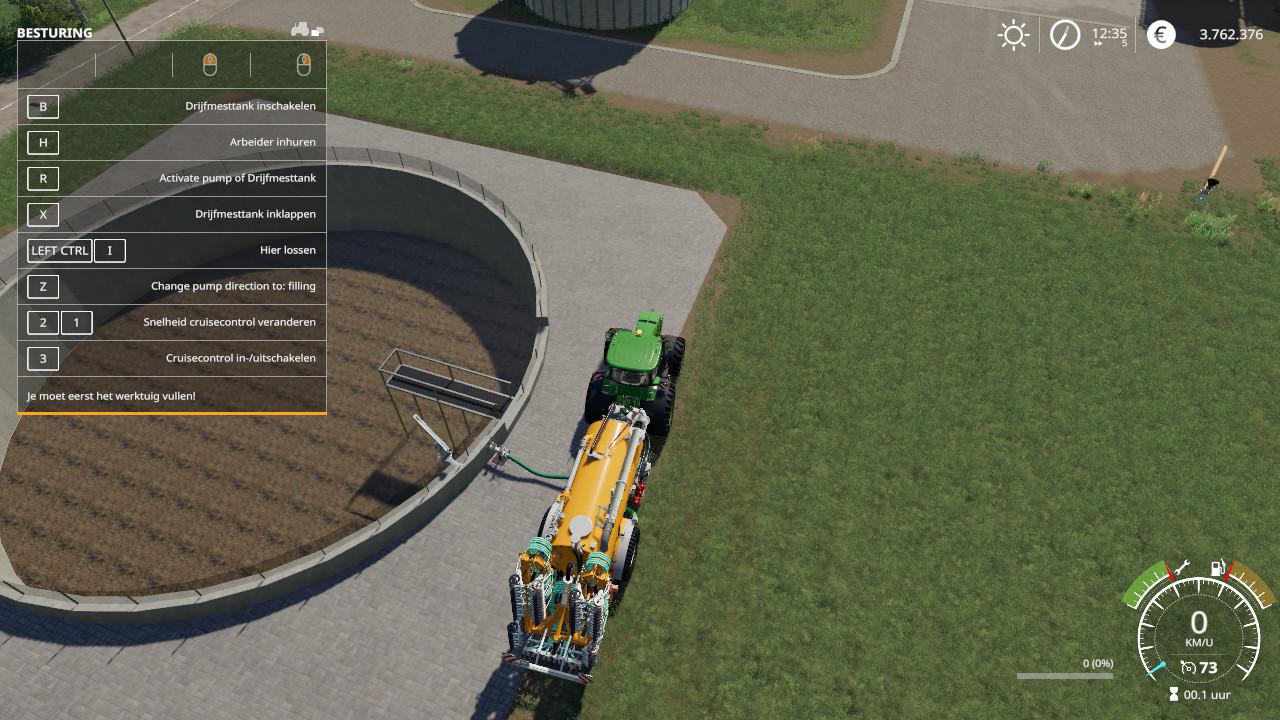Viewport: 1280px width, 720px height.
Task: Click the fuel pump icon on the gauge
Action: 1218,568
